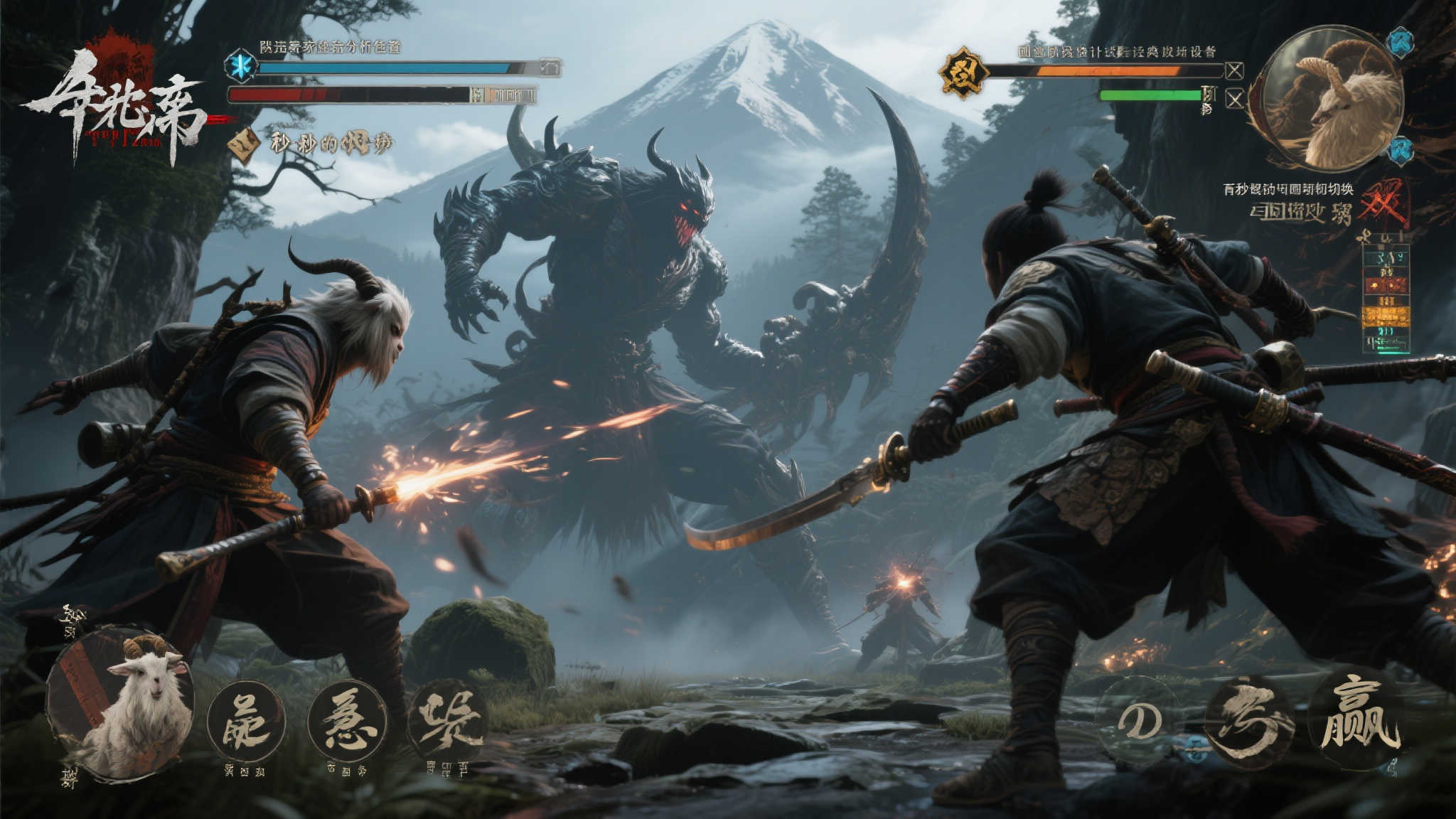
Task: Click the upper blue gem on goat portrait
Action: [x=1401, y=41]
